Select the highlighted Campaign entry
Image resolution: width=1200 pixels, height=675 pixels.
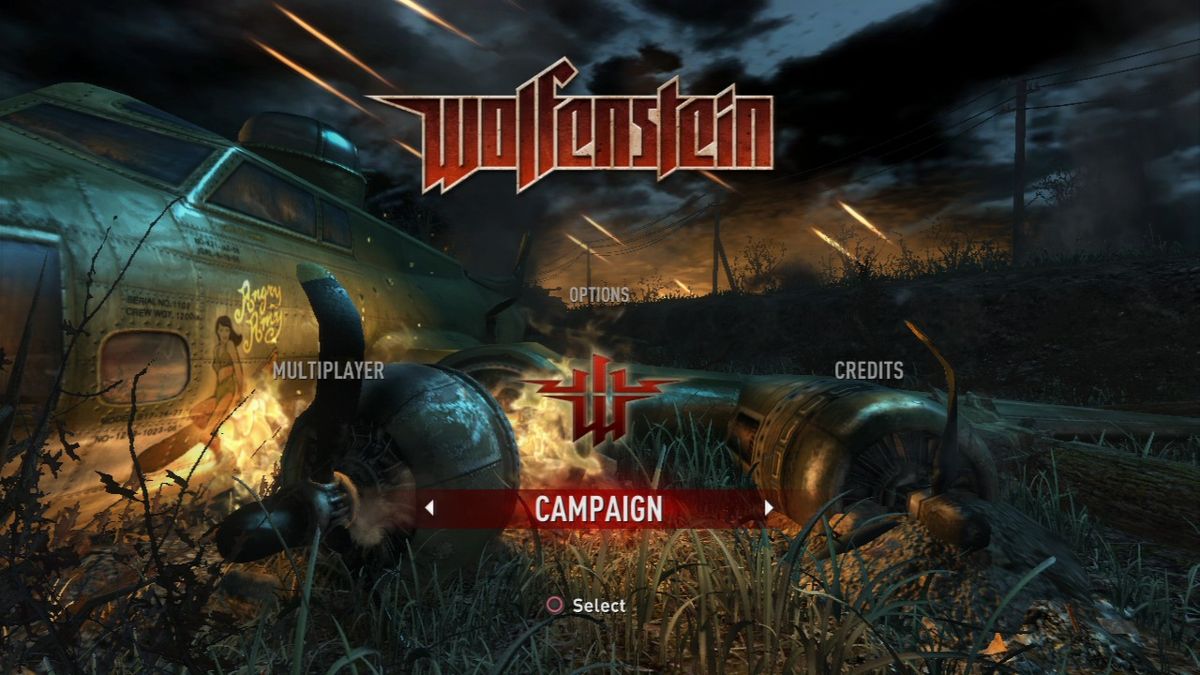coord(598,508)
